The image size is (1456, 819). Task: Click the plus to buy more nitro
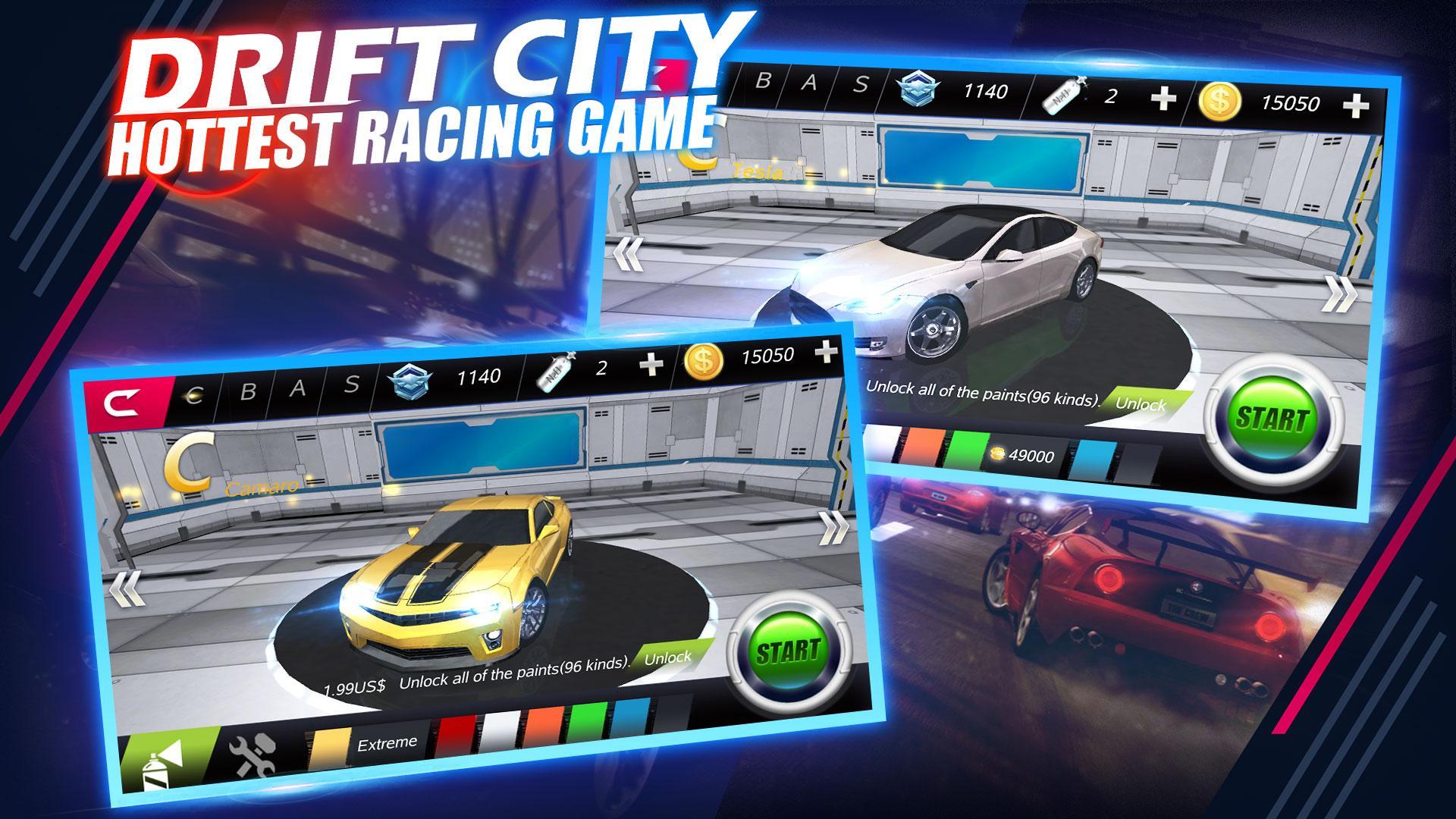click(x=650, y=364)
